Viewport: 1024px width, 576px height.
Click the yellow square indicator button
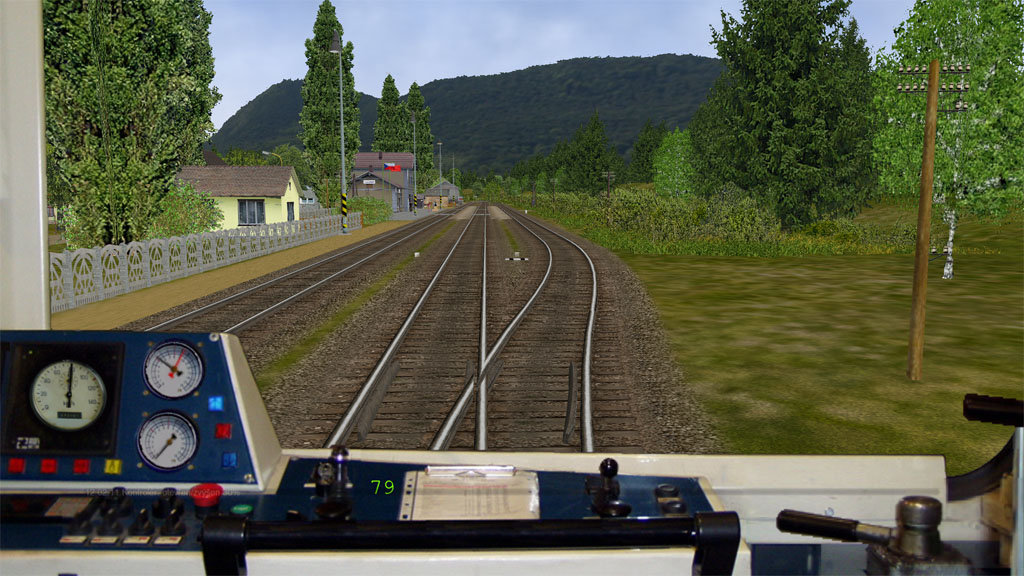click(112, 466)
